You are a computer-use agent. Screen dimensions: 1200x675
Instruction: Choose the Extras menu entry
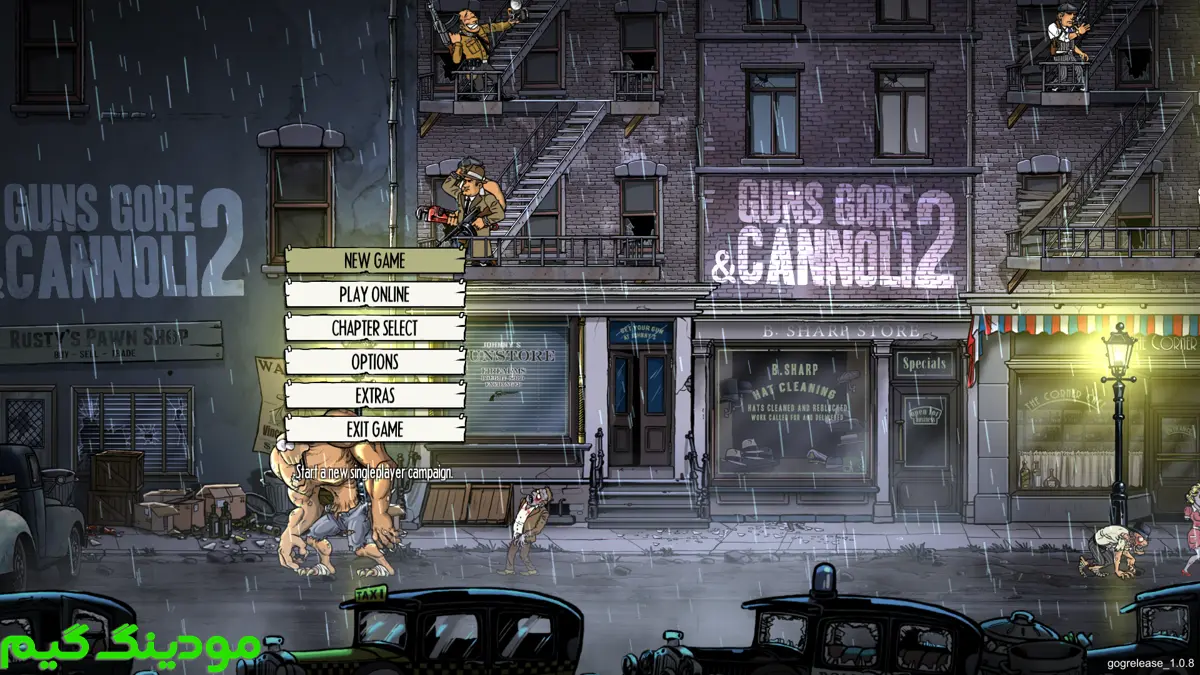375,396
